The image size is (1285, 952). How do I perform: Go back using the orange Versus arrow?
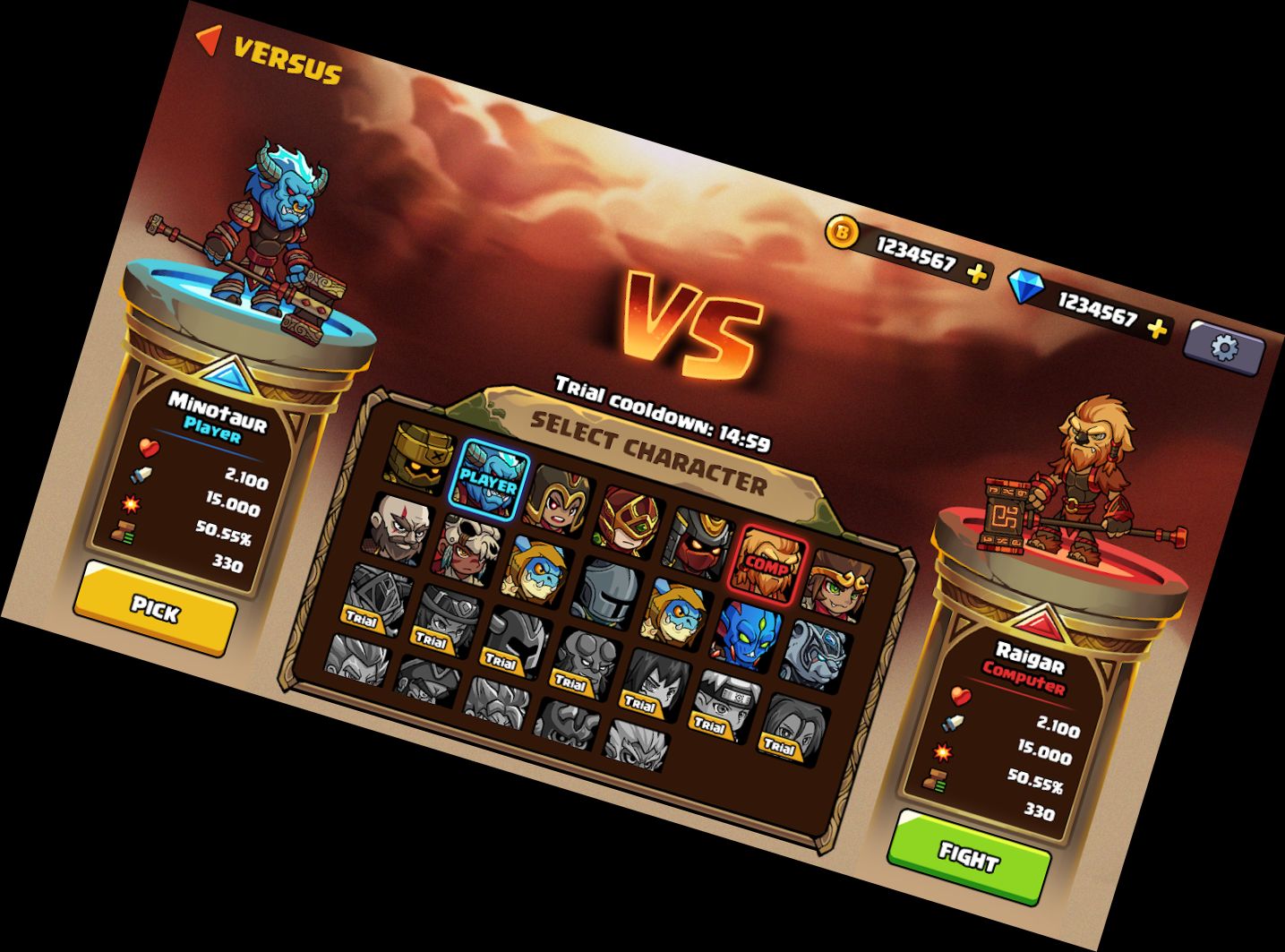coord(209,39)
